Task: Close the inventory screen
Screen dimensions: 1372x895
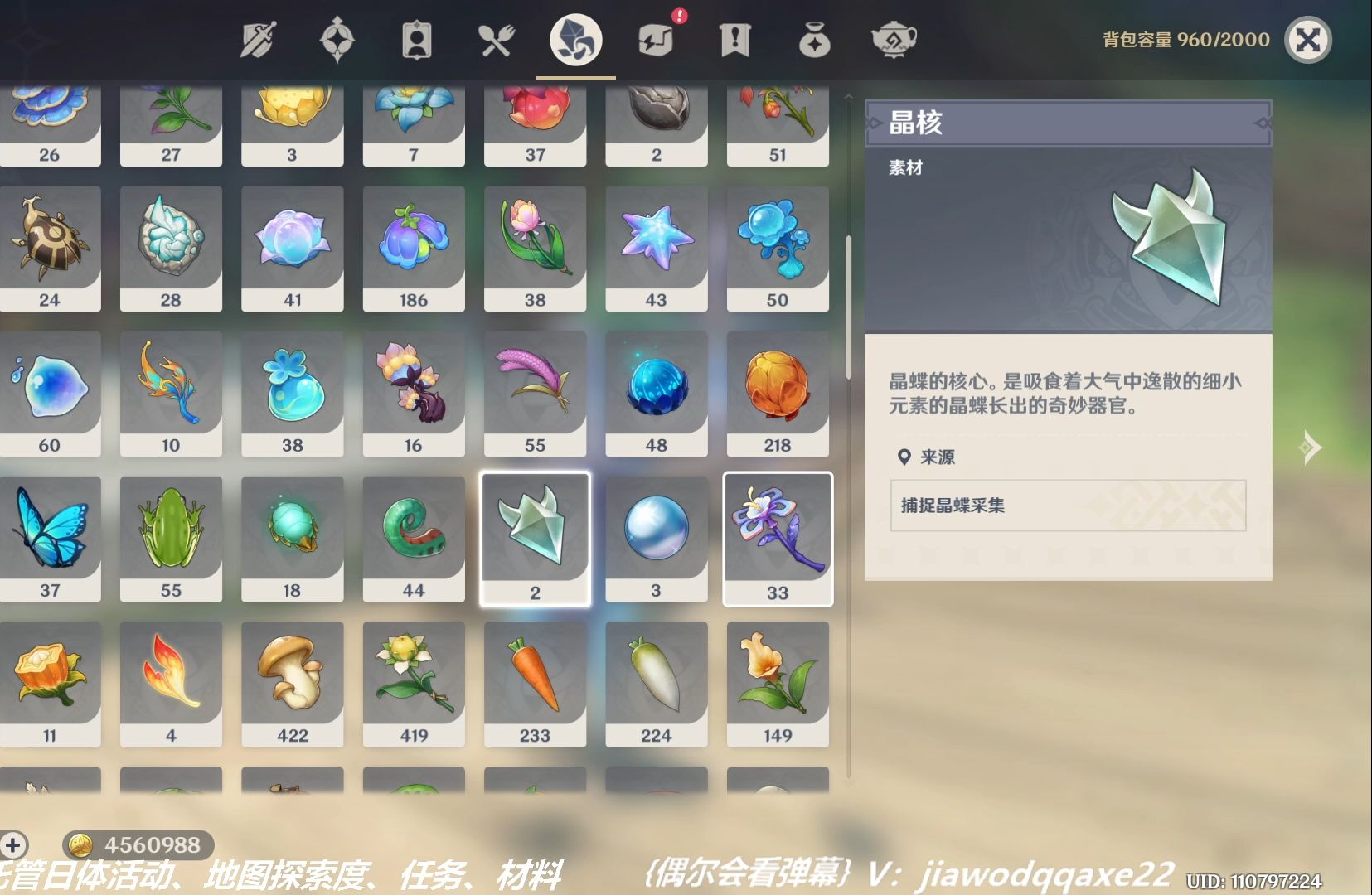Action: point(1307,37)
